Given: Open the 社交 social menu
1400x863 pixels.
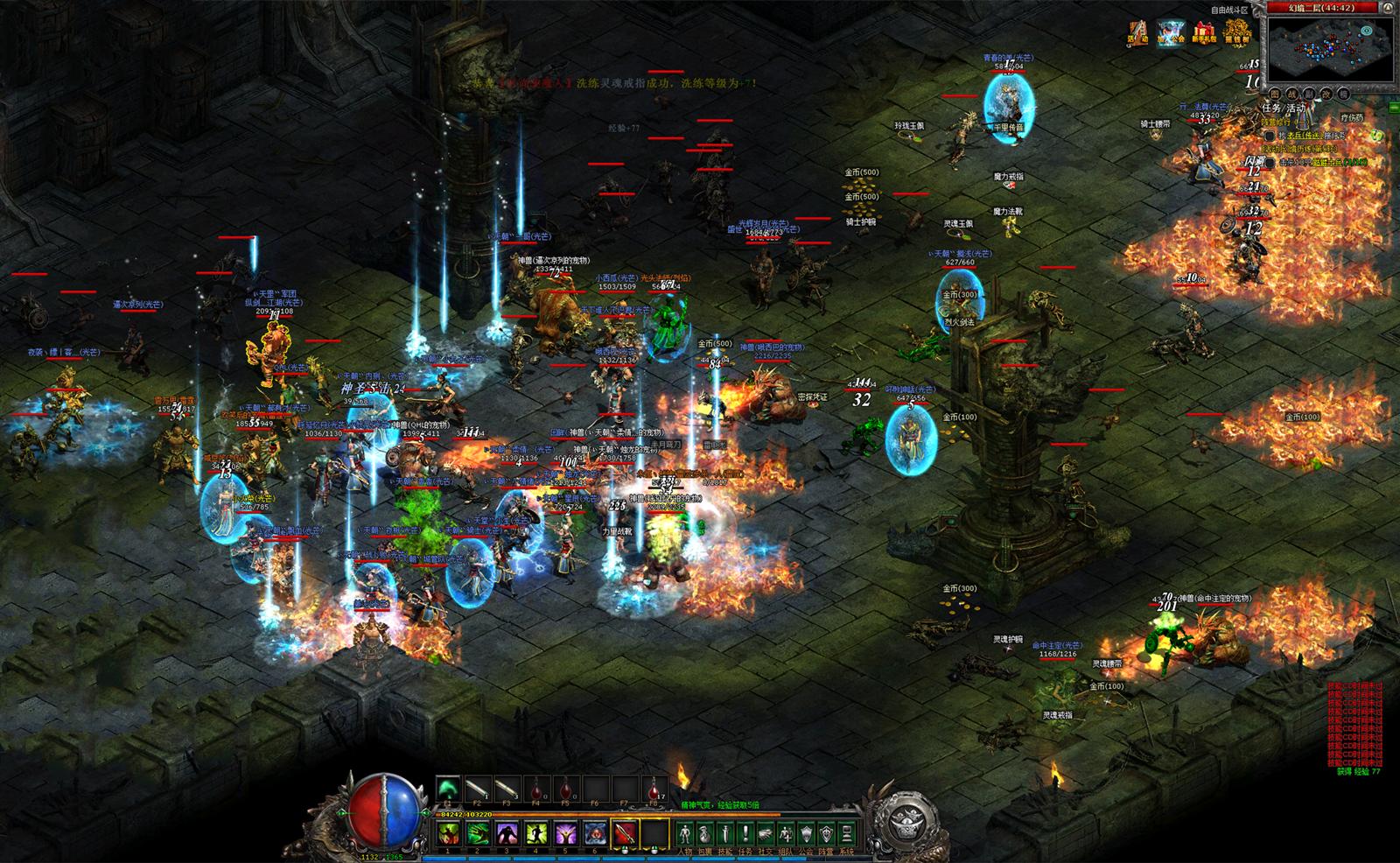Looking at the screenshot, I should [766, 834].
